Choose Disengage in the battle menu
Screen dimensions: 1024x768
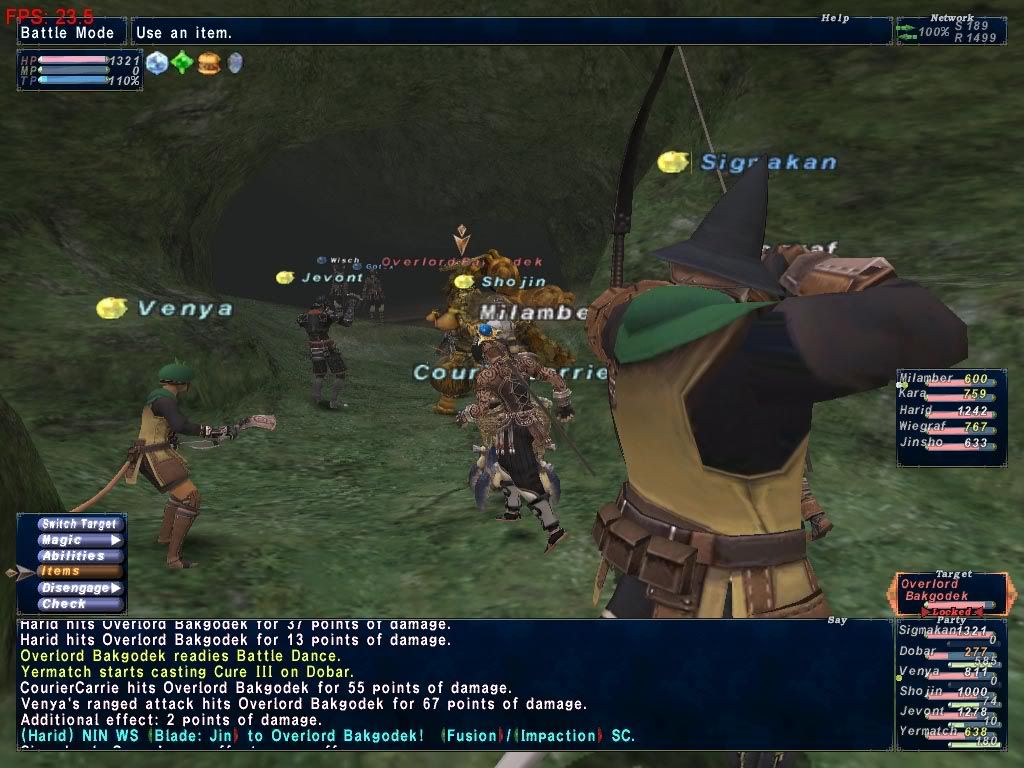[80, 588]
